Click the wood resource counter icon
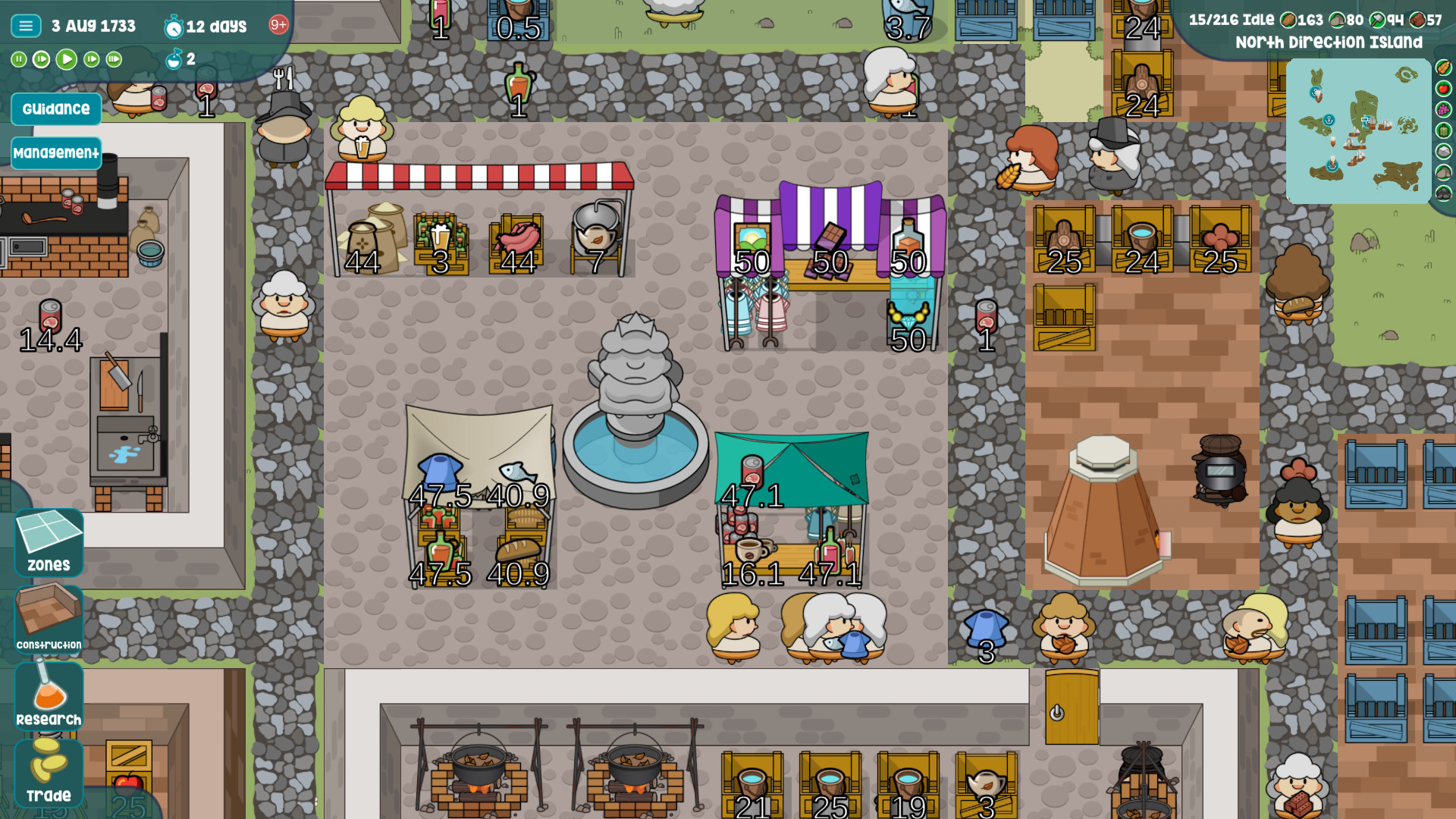Screen dimensions: 1456x819 (x=1288, y=20)
